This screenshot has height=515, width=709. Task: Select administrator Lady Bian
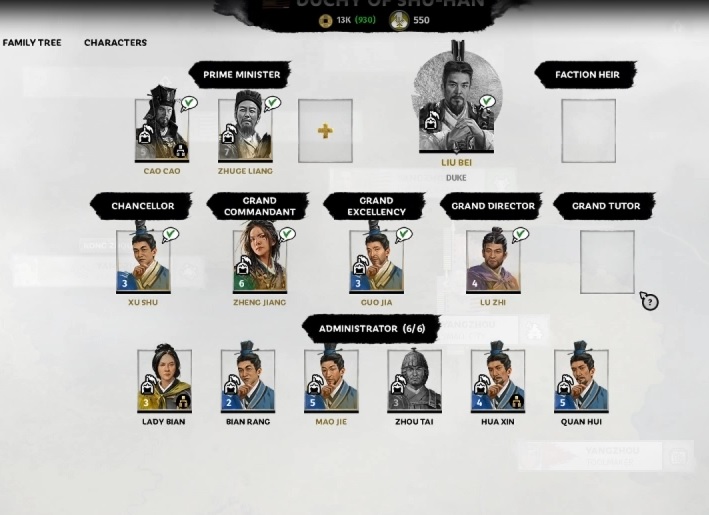(x=164, y=380)
